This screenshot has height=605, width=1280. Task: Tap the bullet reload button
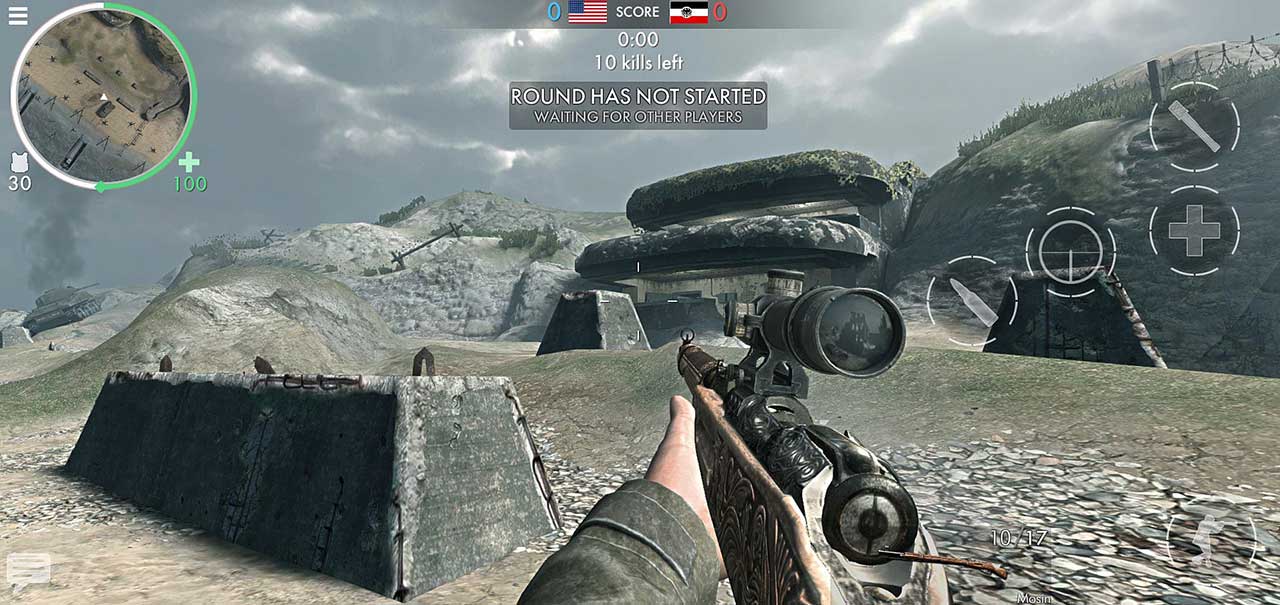point(972,301)
